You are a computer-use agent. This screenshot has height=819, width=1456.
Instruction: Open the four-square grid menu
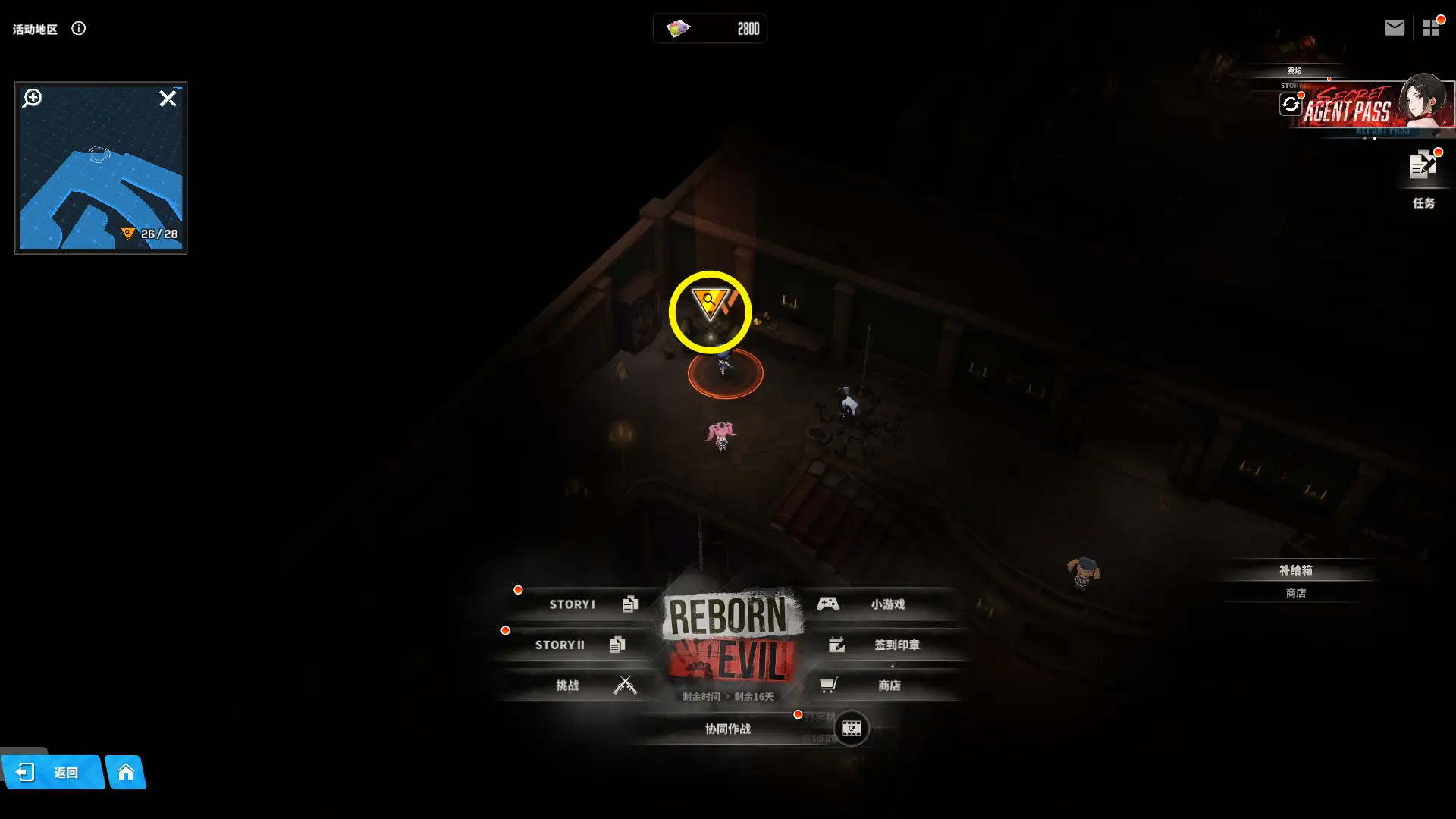pos(1431,28)
